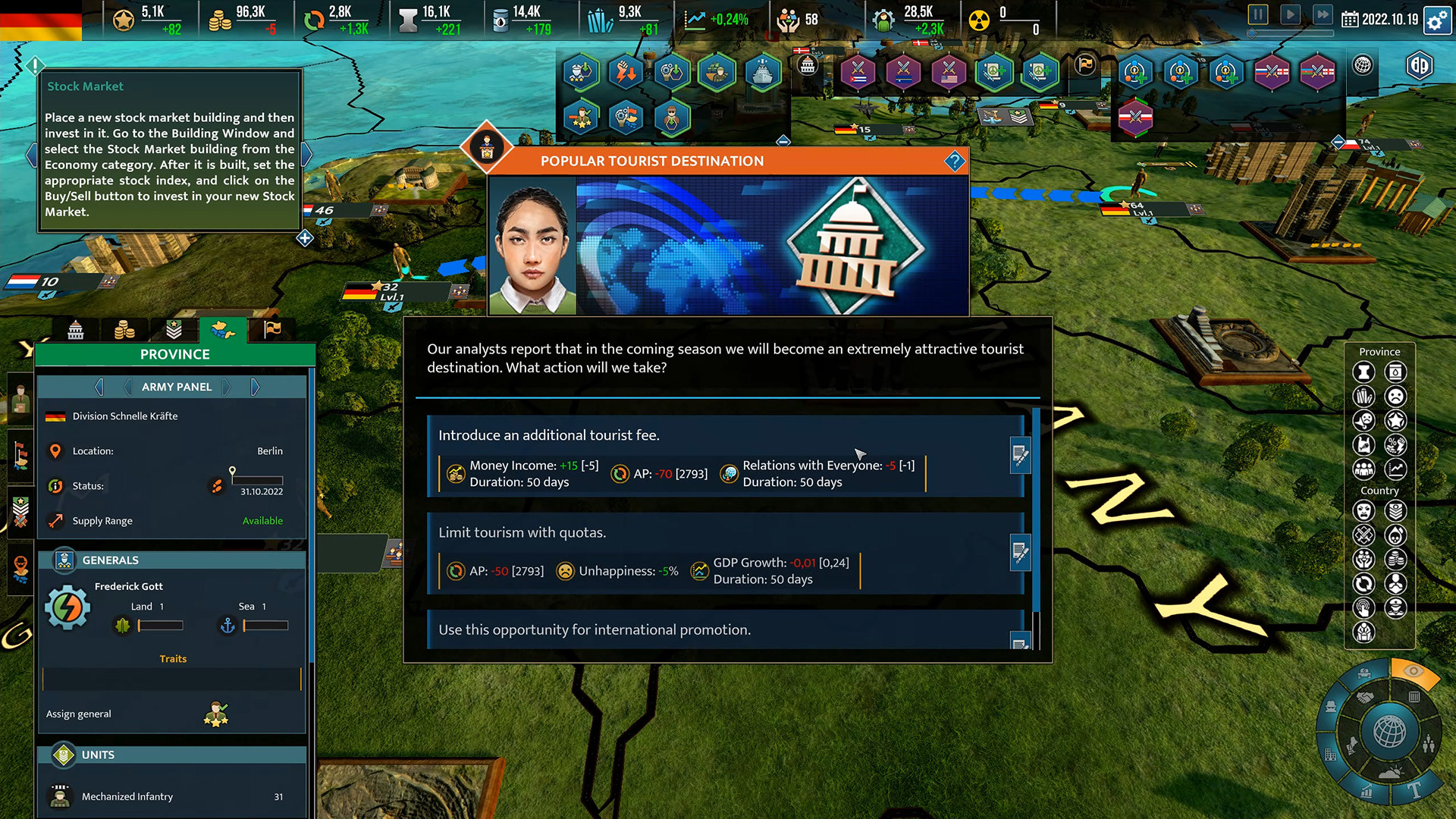Click the globe icon at radial menu center
The width and height of the screenshot is (1456, 819).
[1389, 731]
